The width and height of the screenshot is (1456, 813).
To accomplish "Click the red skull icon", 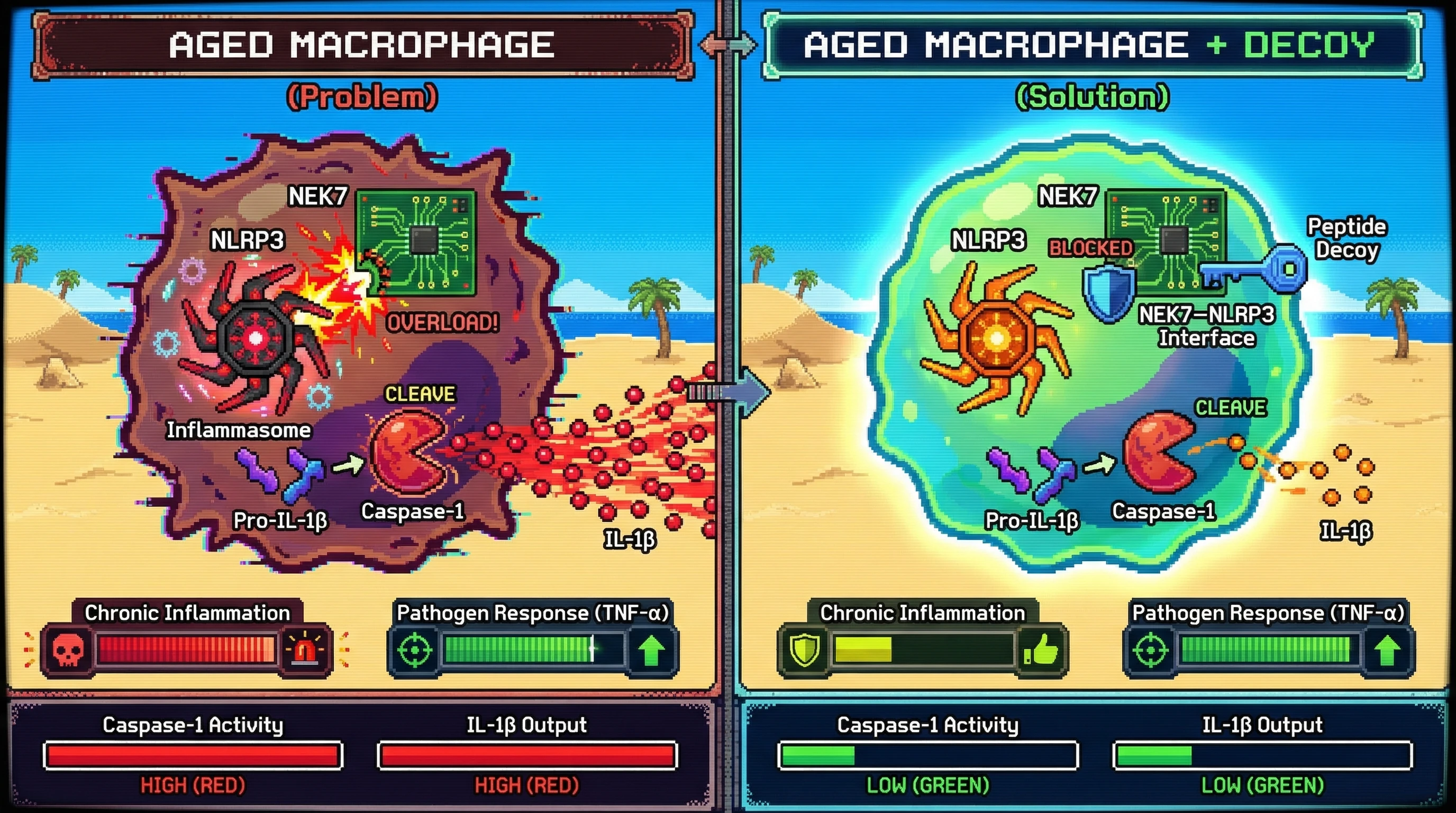I will coord(68,649).
